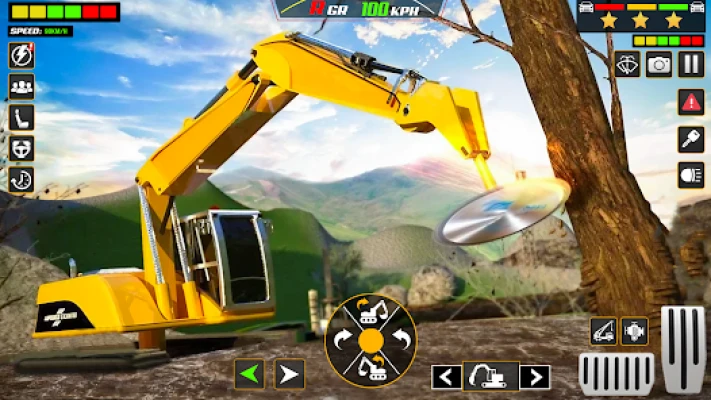
Task: Select the previous excavator attachment
Action: click(x=446, y=377)
